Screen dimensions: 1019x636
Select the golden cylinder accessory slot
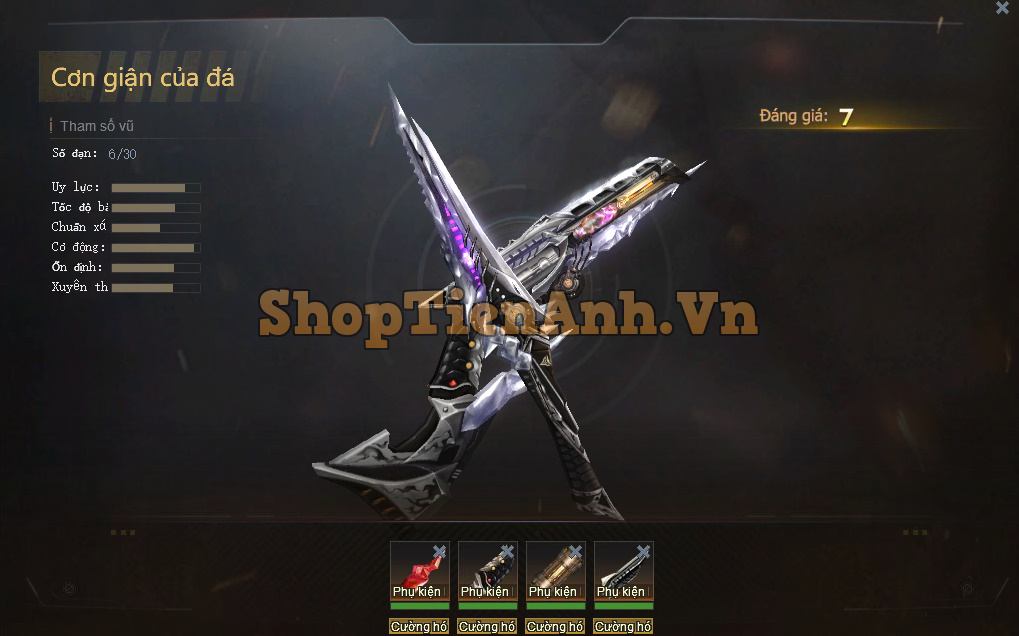[553, 572]
